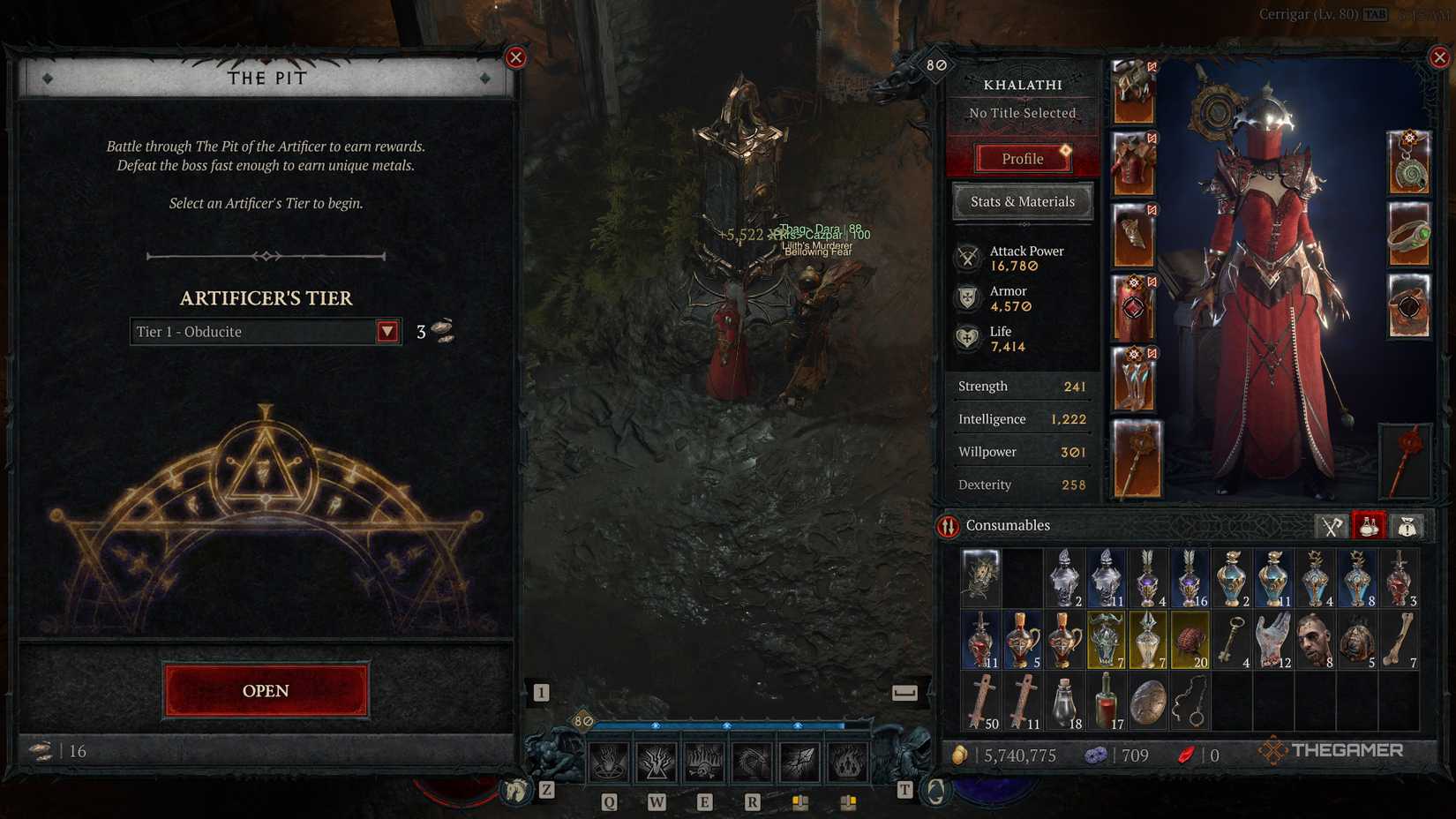Screen dimensions: 1456x819
Task: Select the severed head consumable
Action: 1315,639
